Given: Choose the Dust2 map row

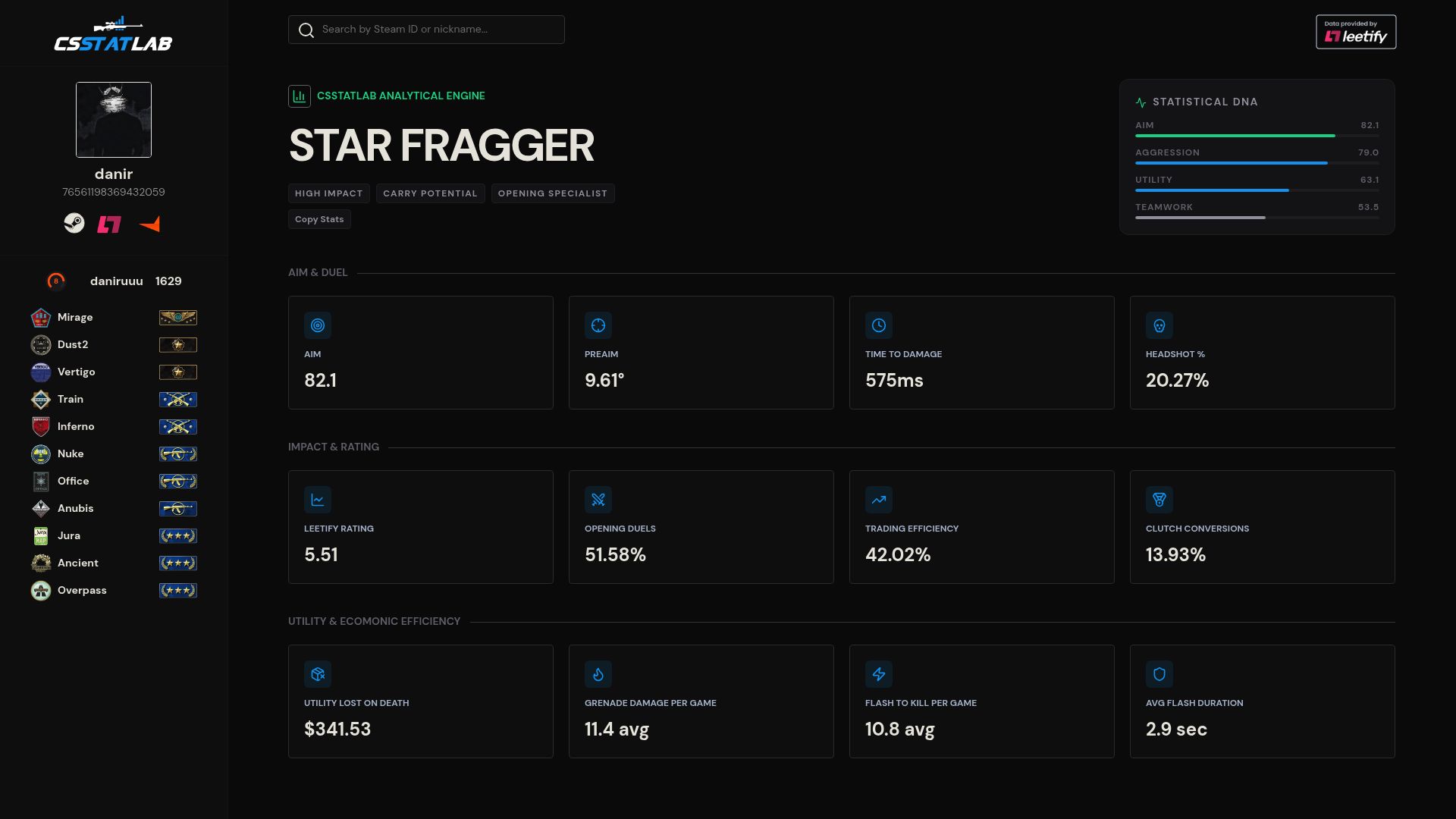Looking at the screenshot, I should [x=114, y=345].
